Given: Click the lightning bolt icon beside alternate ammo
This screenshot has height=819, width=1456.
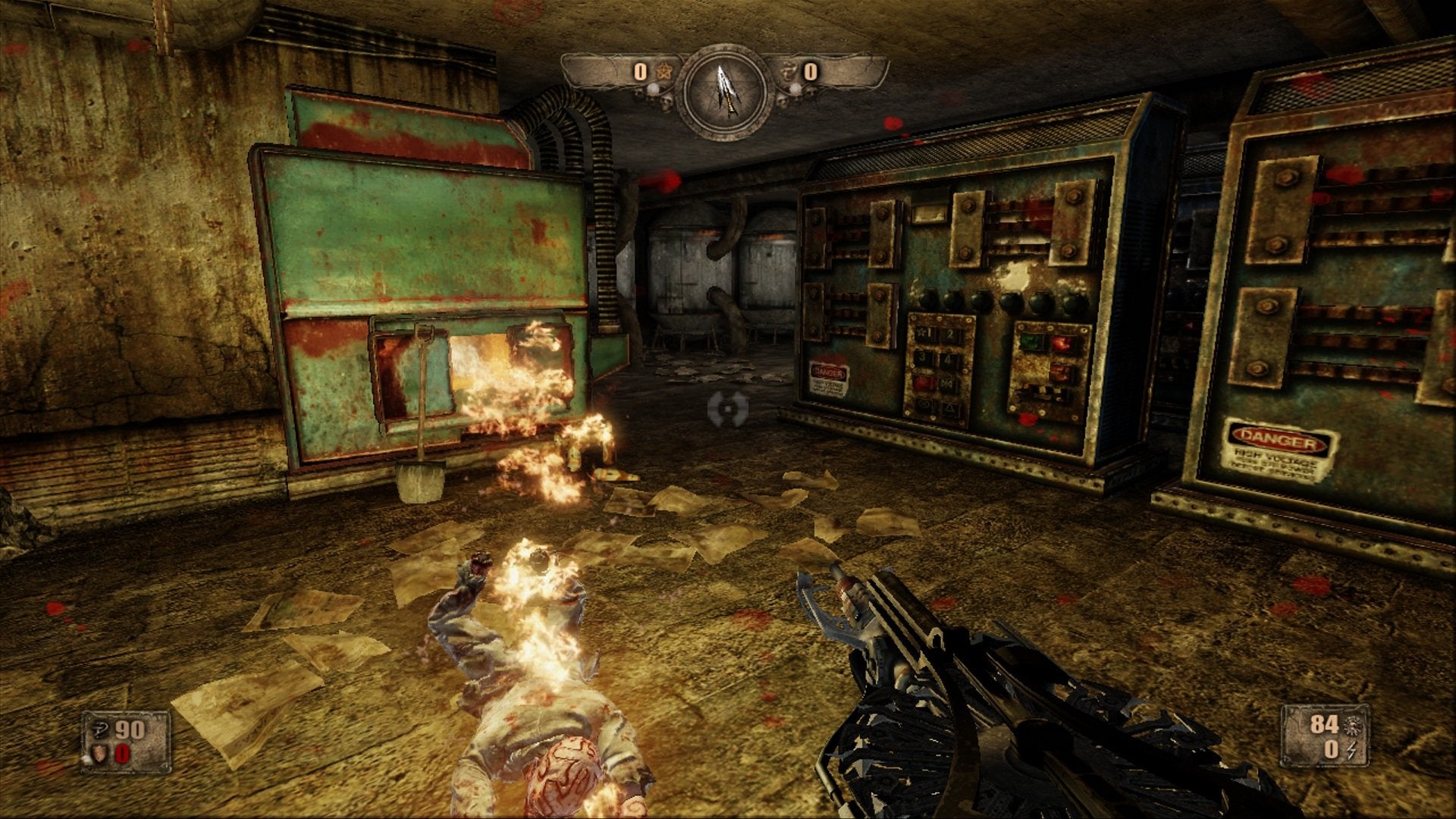Looking at the screenshot, I should click(1351, 751).
